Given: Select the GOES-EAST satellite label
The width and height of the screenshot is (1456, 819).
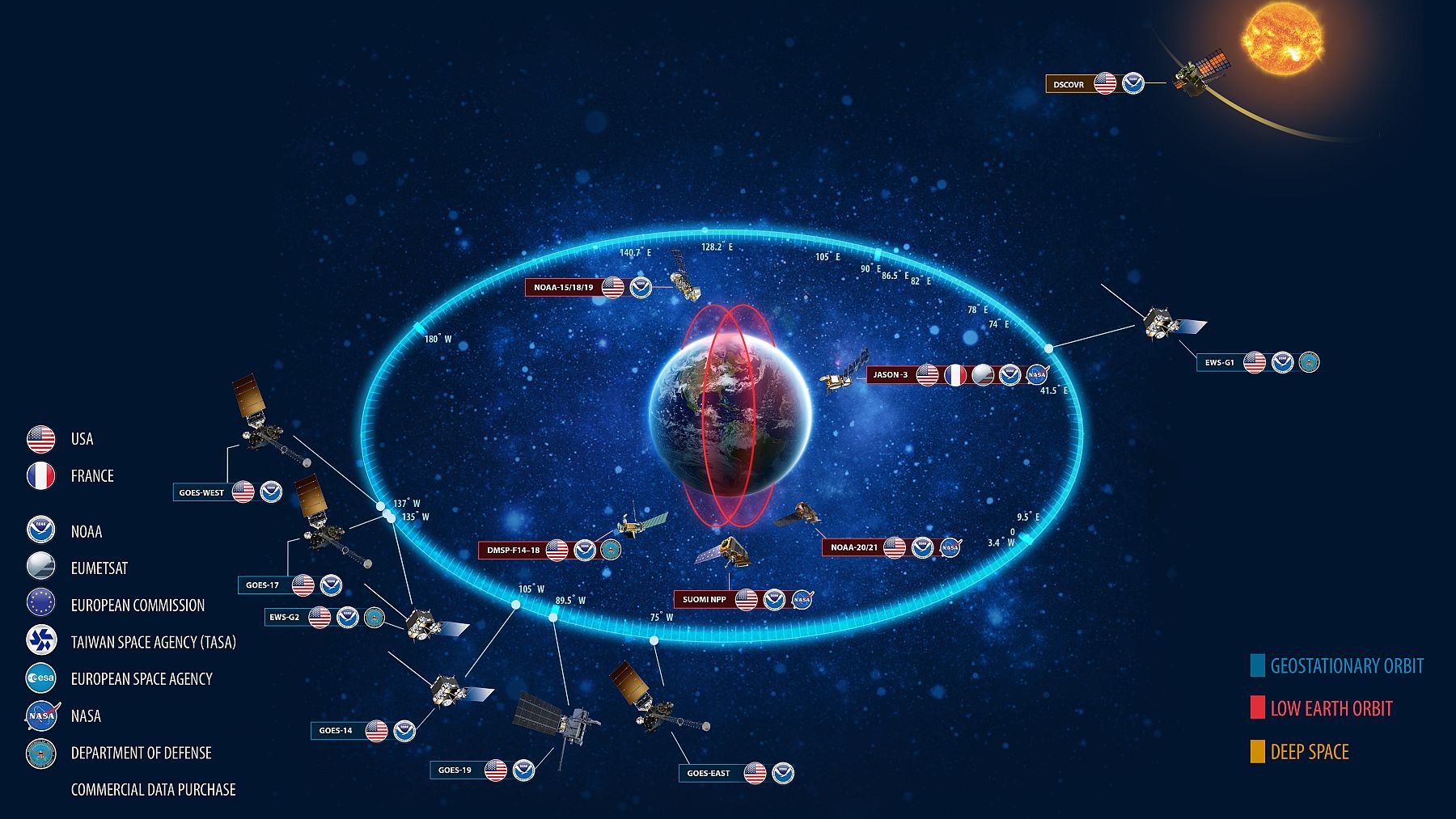Looking at the screenshot, I should click(x=708, y=773).
